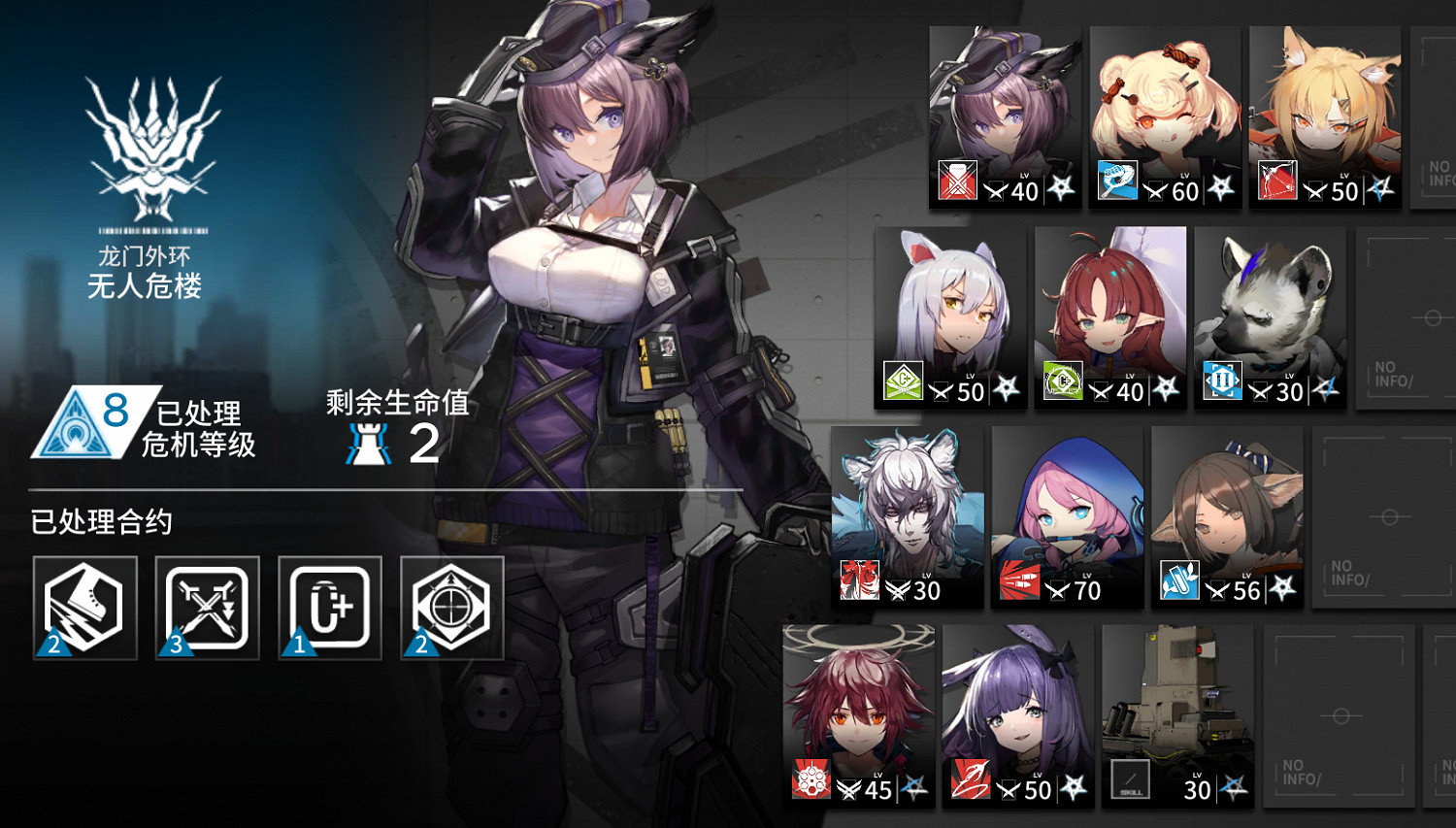Image resolution: width=1456 pixels, height=828 pixels.
Task: Select the boot sprint contract icon
Action: (x=84, y=608)
